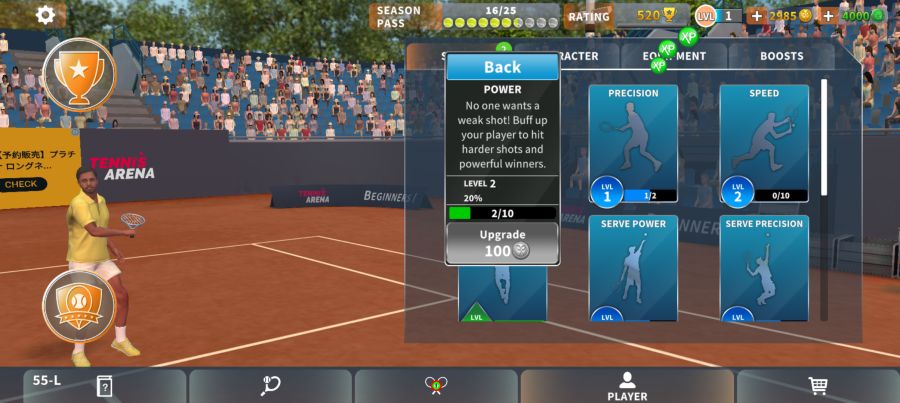Open the single racket tab in bottom bar
This screenshot has height=403, width=900.
coord(270,385)
